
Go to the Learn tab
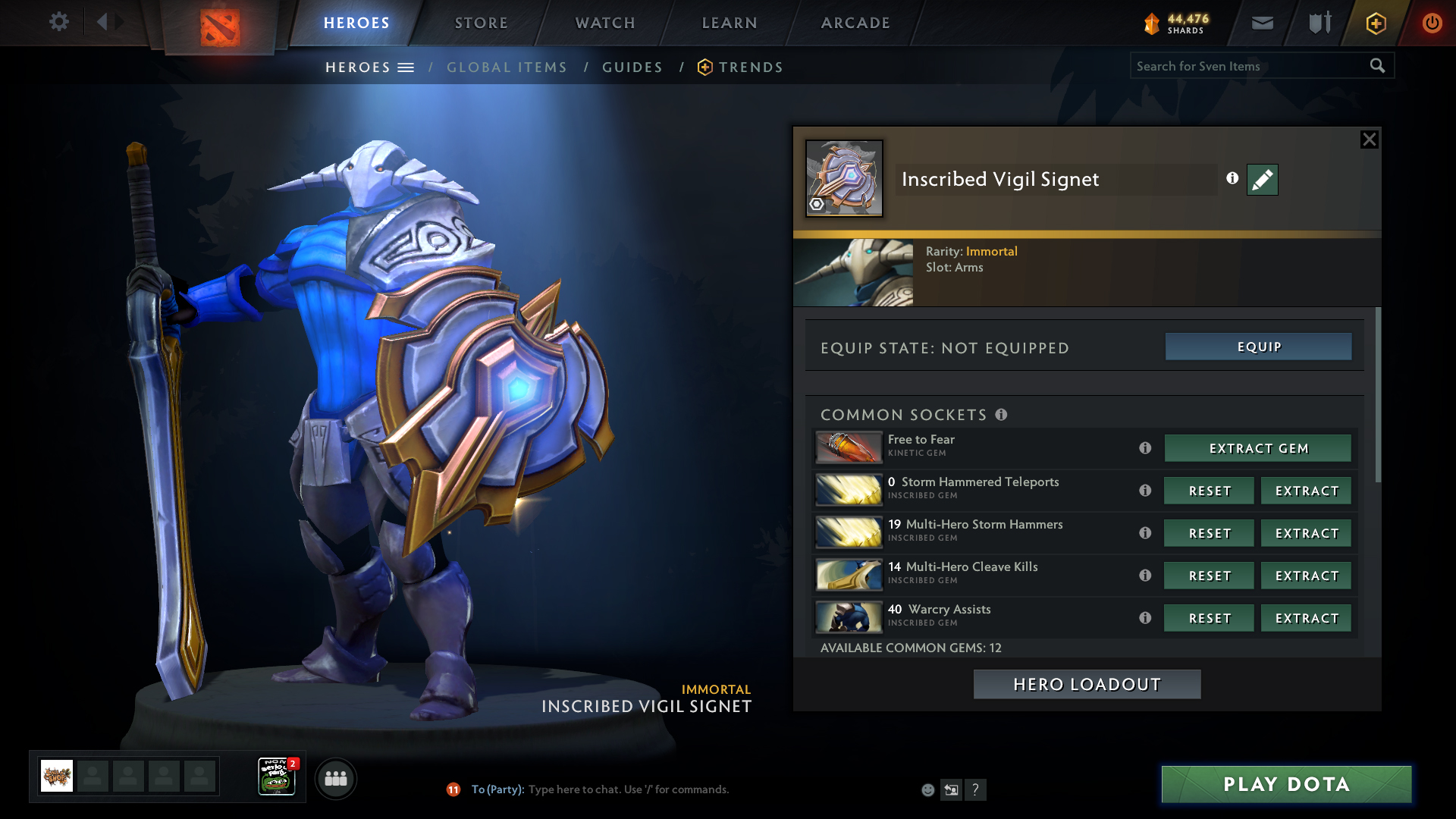(x=730, y=24)
